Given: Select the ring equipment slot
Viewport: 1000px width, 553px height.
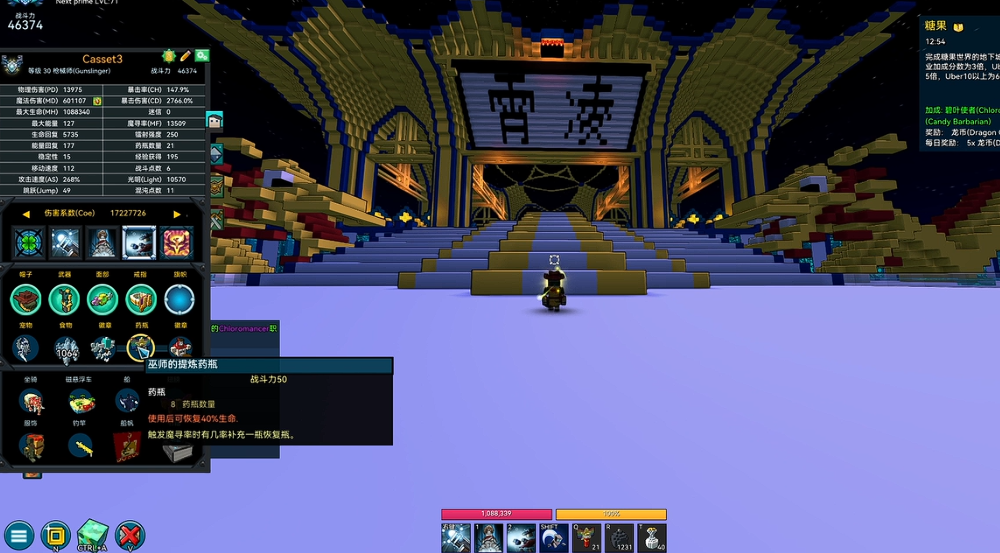Looking at the screenshot, I should click(x=141, y=298).
